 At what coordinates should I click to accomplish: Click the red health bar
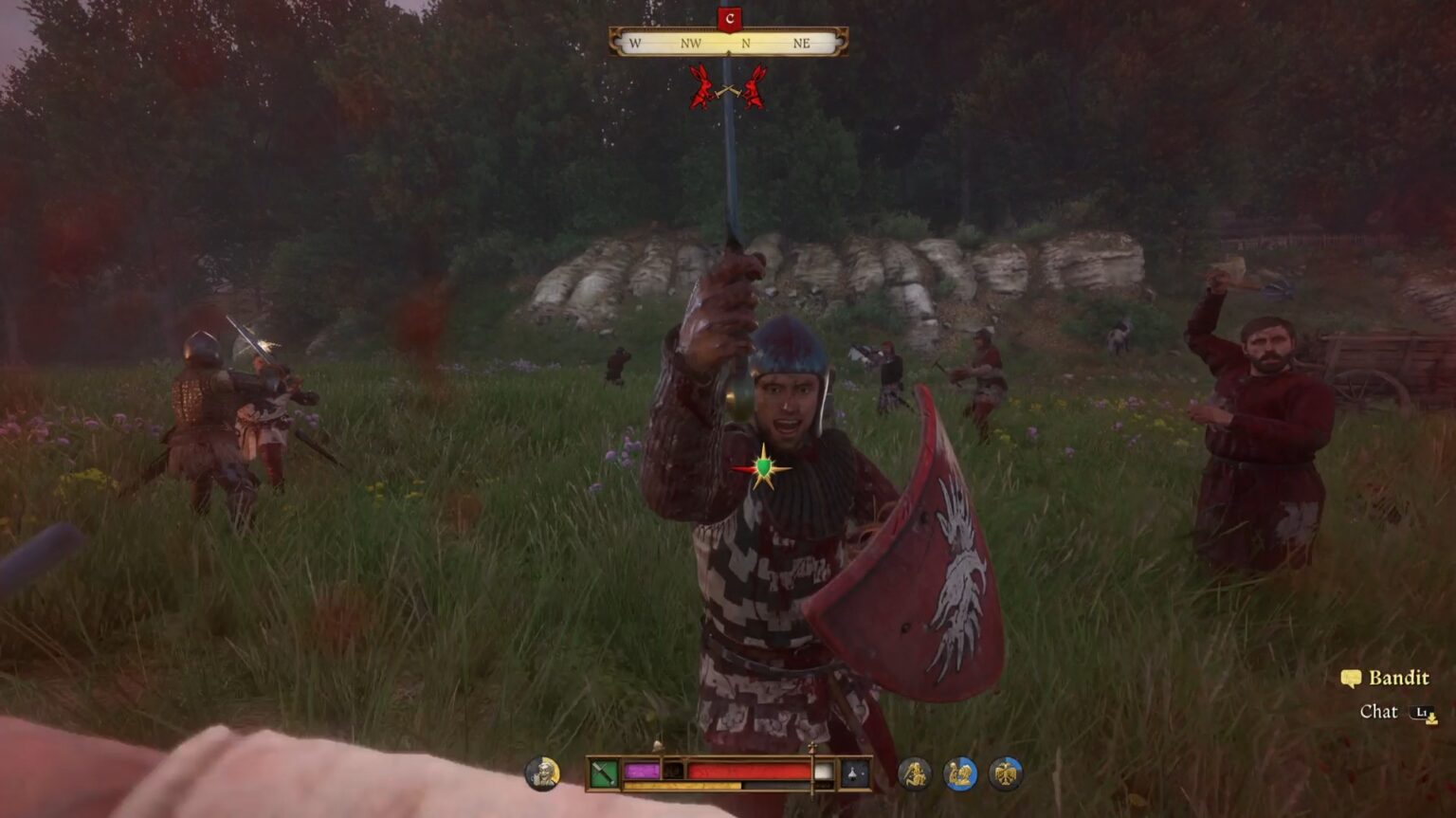(x=749, y=770)
